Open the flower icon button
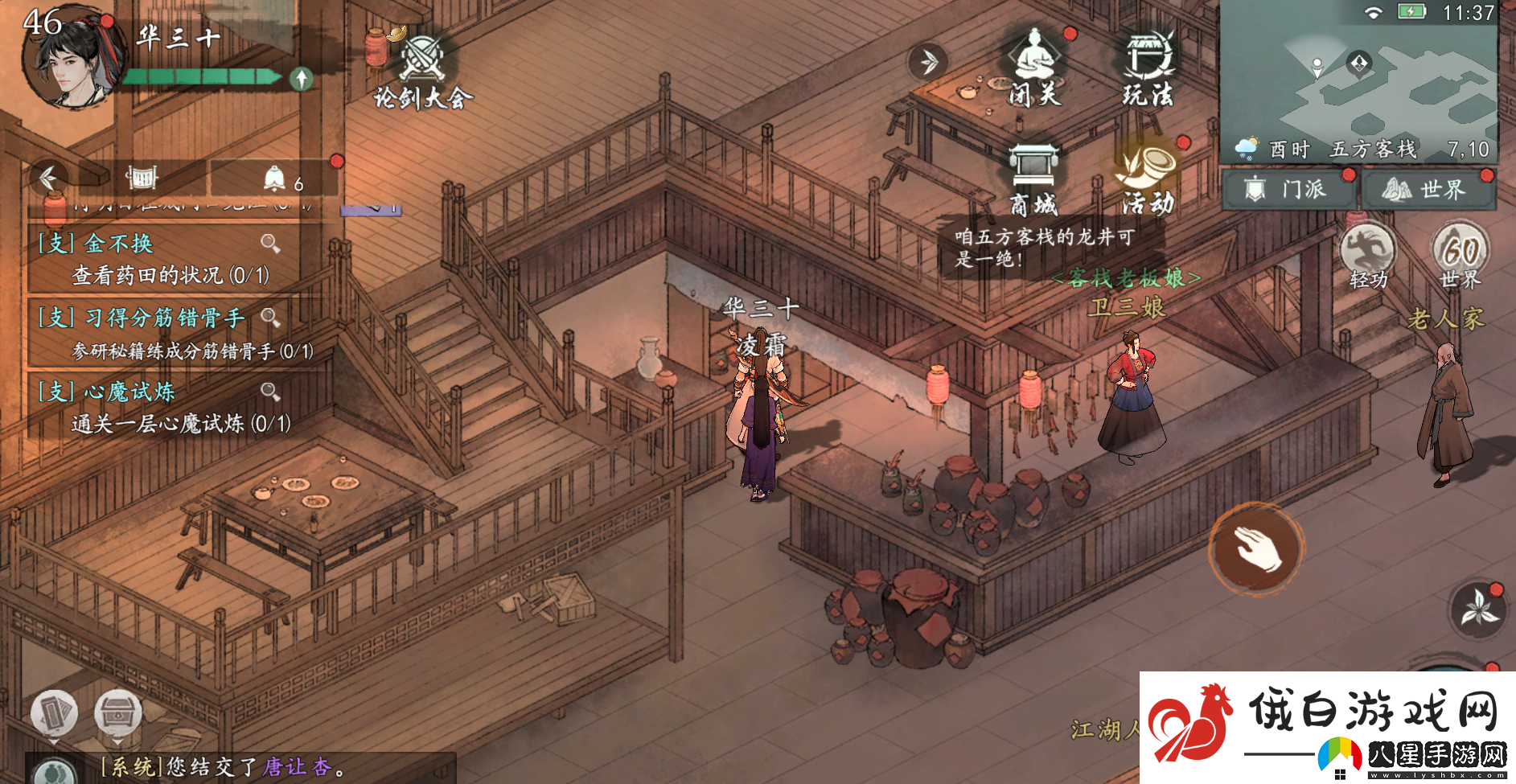 tap(1479, 609)
